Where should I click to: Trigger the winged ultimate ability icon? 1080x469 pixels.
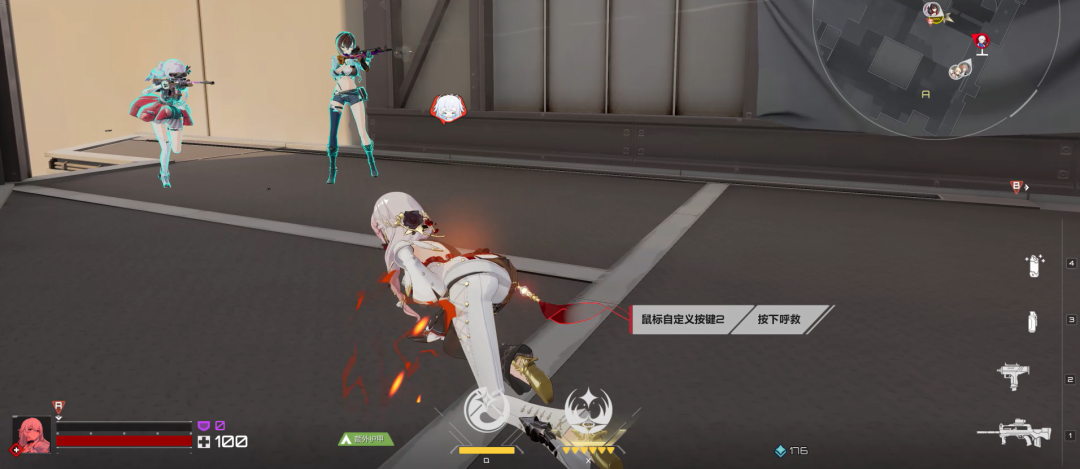(x=590, y=412)
